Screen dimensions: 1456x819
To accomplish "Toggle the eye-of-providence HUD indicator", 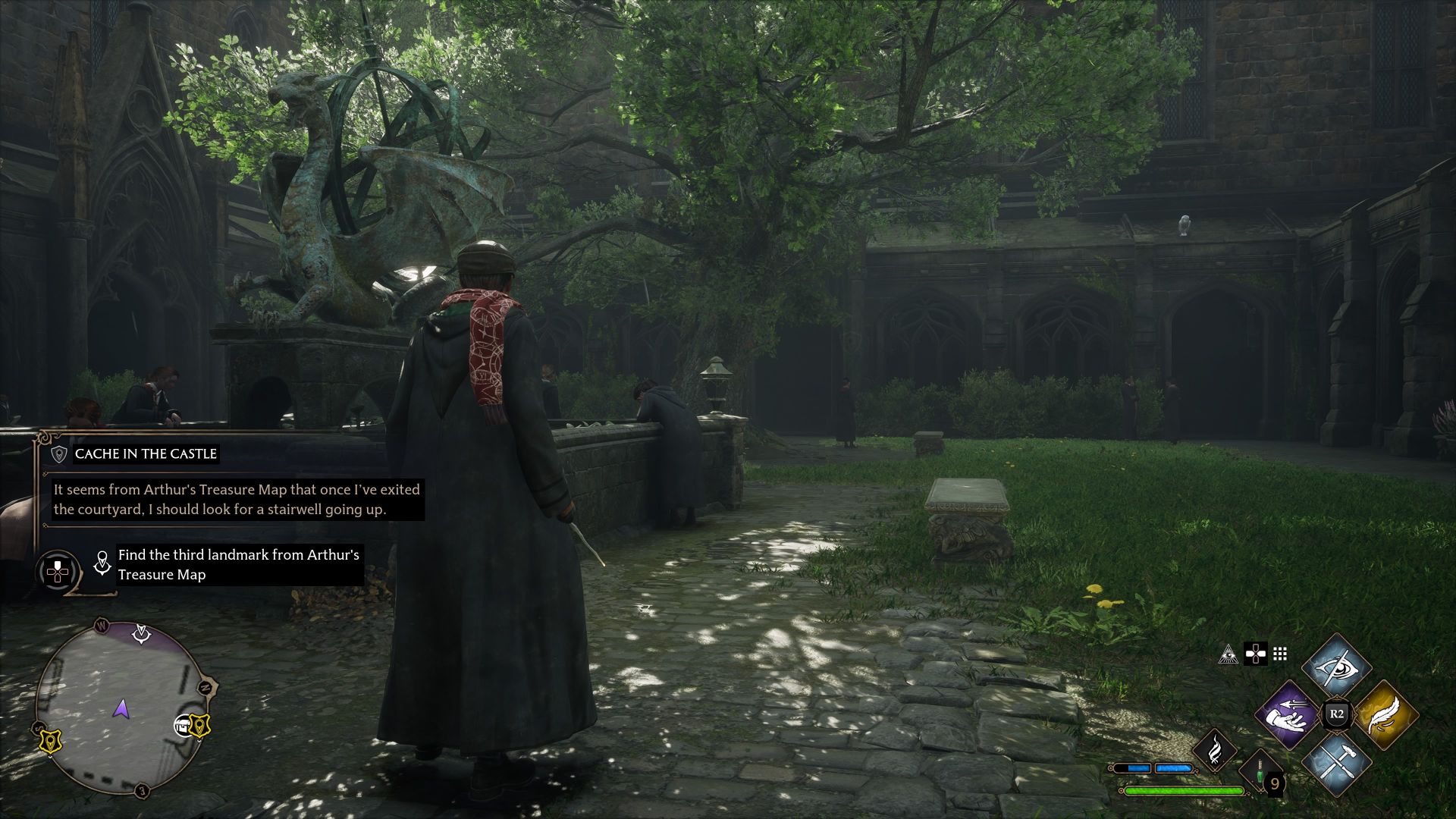I will pos(1228,655).
